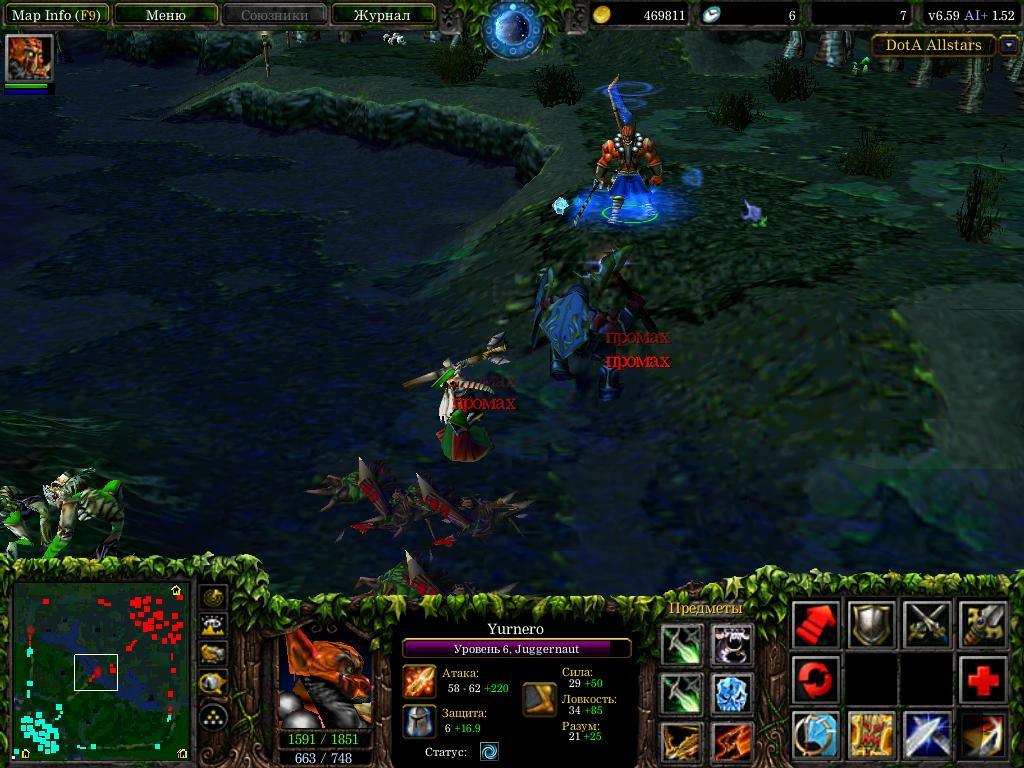Select the Juggernaut hero icon

click(x=29, y=57)
